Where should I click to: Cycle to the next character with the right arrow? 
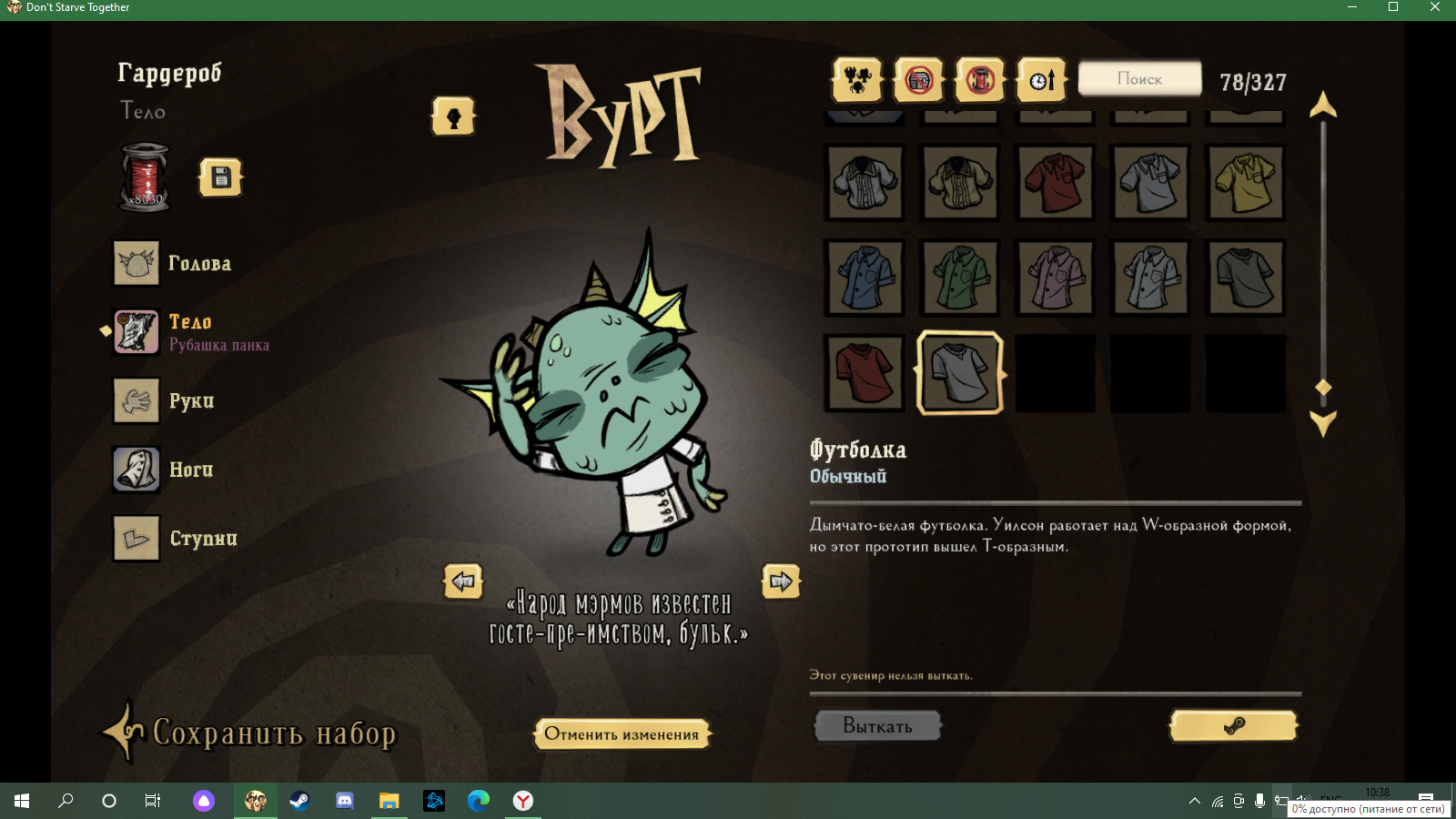click(x=781, y=581)
